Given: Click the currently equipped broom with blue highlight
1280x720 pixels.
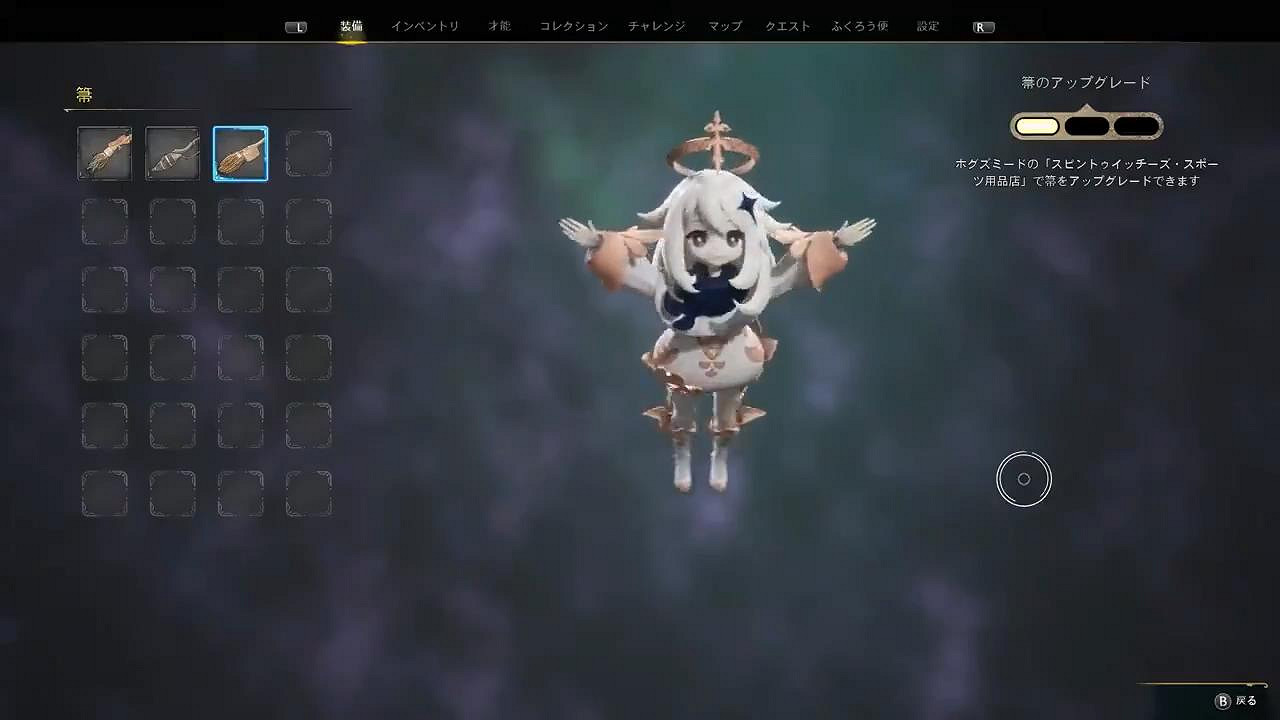Looking at the screenshot, I should [240, 153].
